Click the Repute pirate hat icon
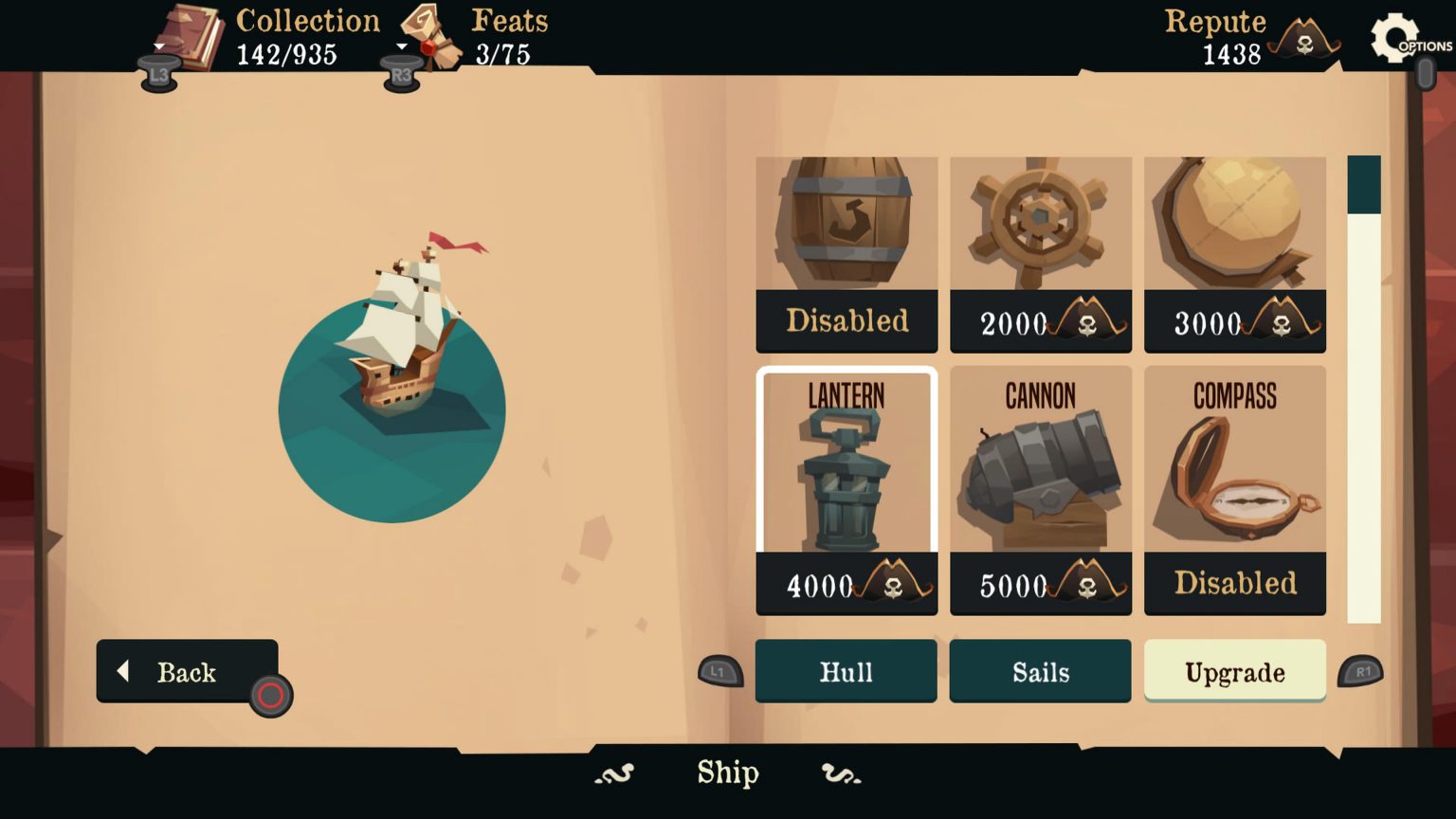This screenshot has width=1456, height=819. 1304,40
